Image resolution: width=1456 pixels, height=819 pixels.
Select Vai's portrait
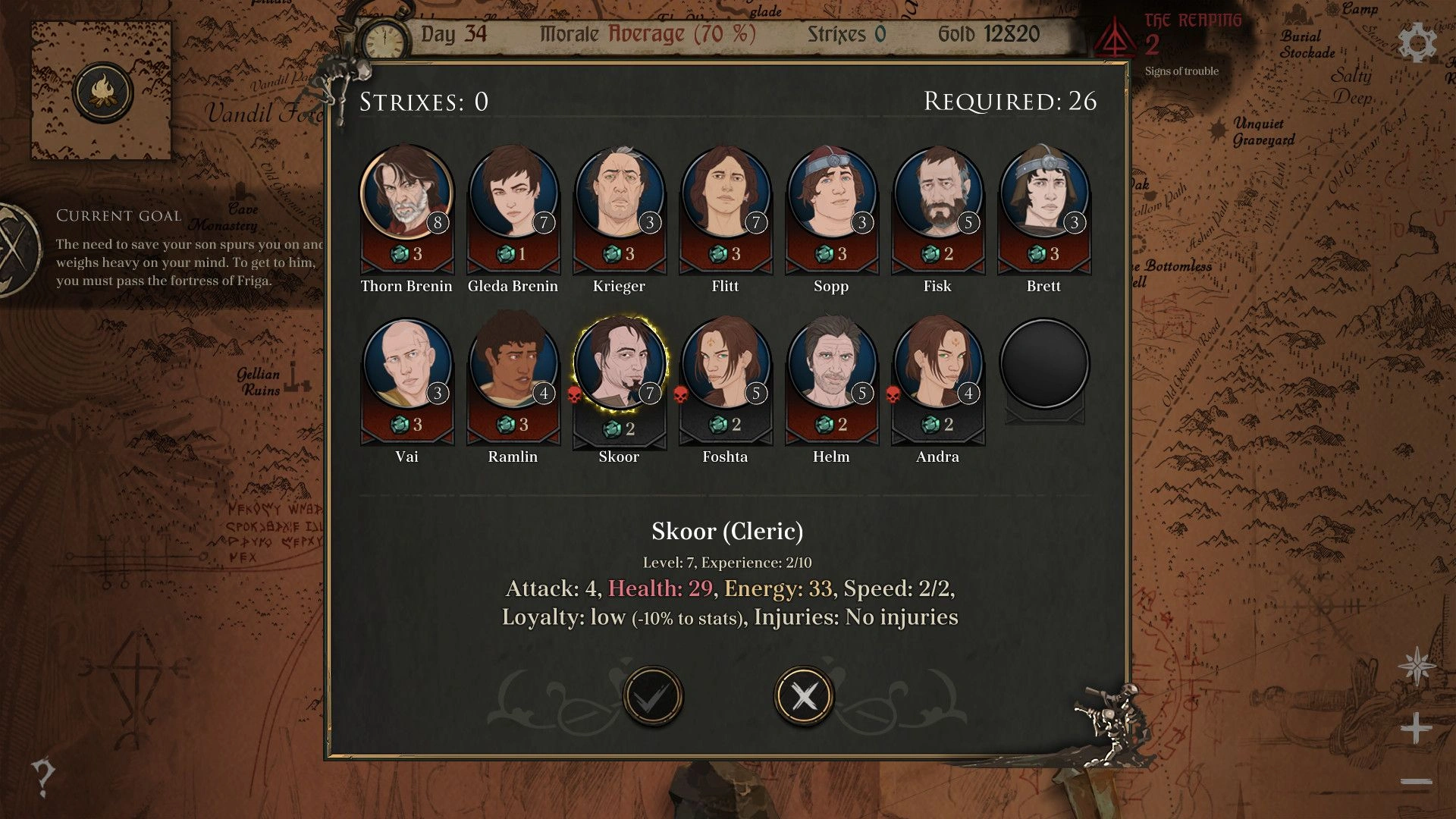click(407, 363)
